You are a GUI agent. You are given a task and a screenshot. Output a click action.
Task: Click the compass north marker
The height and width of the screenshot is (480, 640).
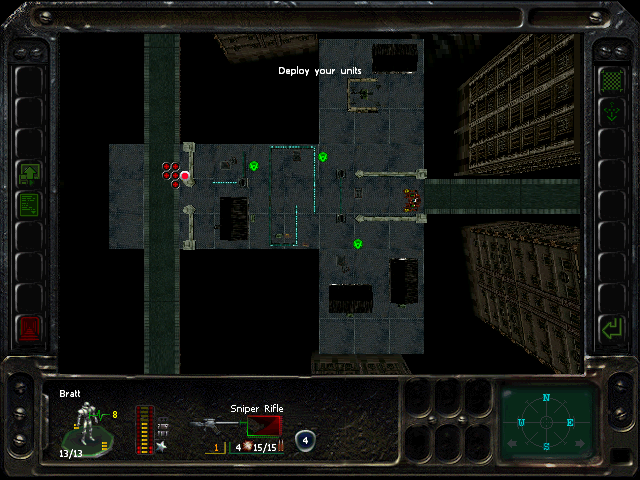click(x=546, y=398)
